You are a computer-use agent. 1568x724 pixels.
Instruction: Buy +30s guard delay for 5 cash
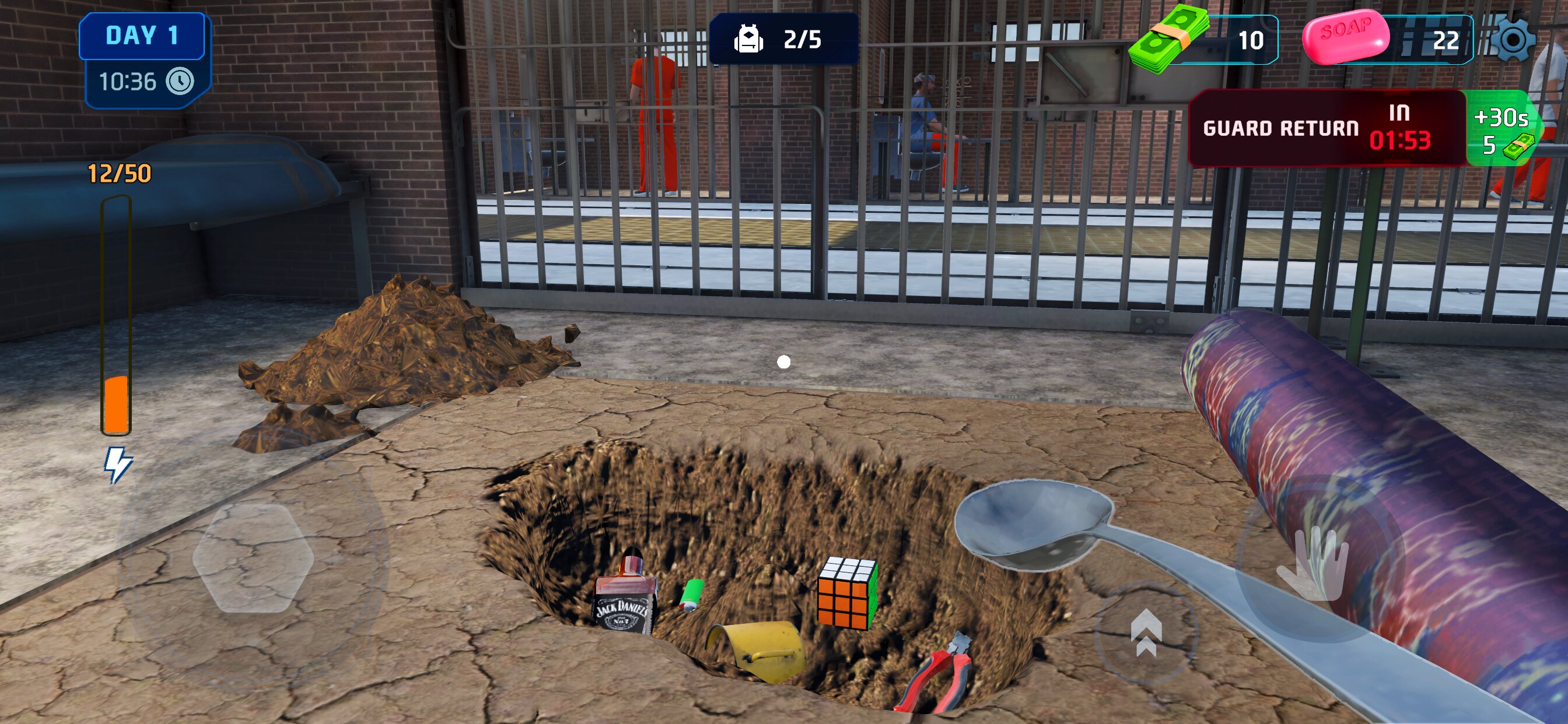tap(1502, 129)
